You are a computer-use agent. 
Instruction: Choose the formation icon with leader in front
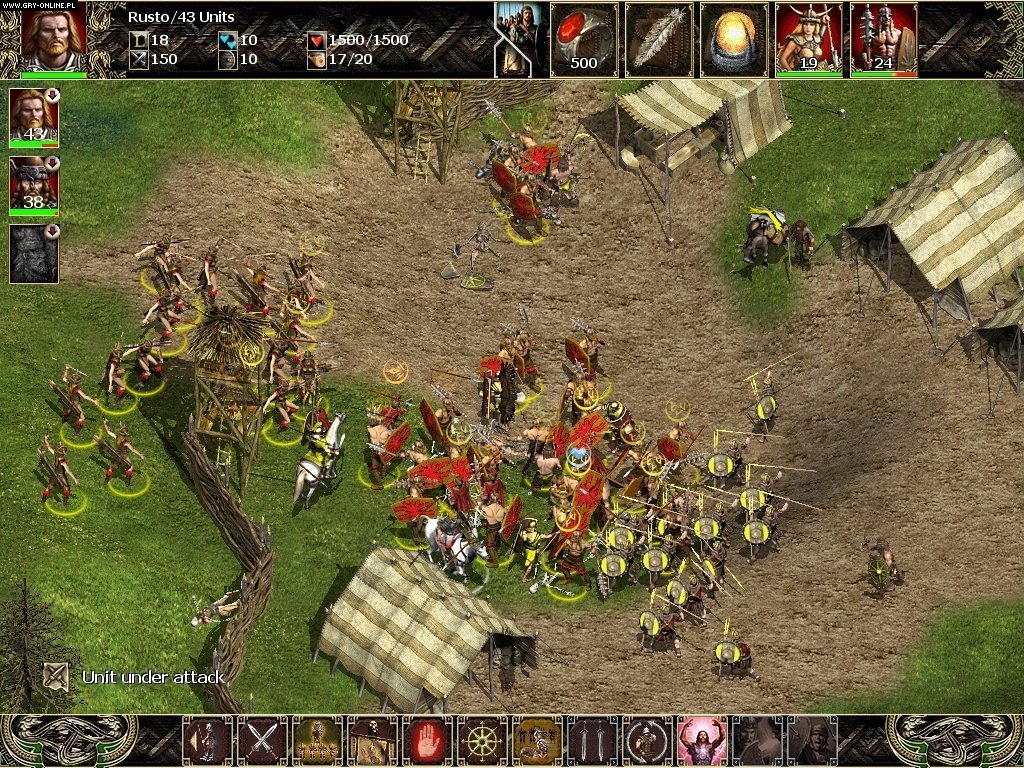tap(318, 741)
